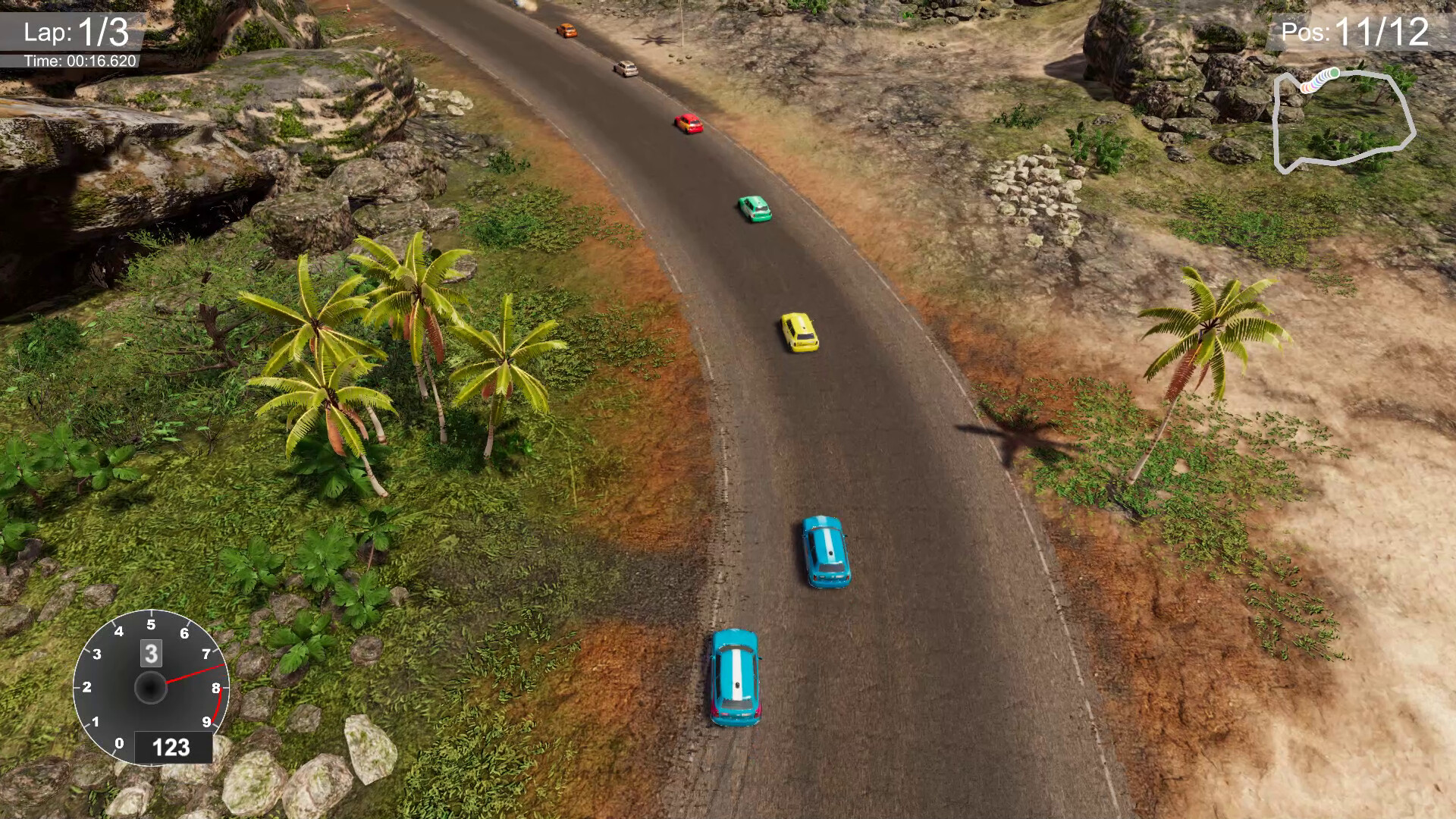Select the green car on the track
Image resolution: width=1456 pixels, height=819 pixels.
coord(756,207)
